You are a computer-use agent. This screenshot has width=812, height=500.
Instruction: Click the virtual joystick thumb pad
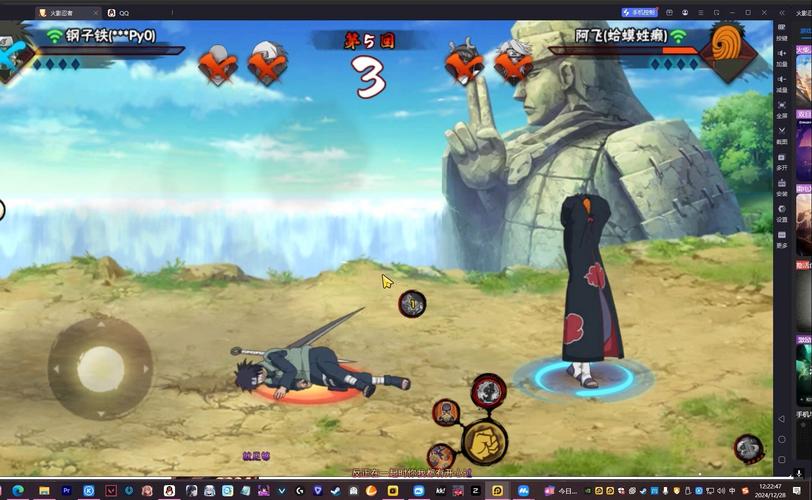(x=100, y=368)
